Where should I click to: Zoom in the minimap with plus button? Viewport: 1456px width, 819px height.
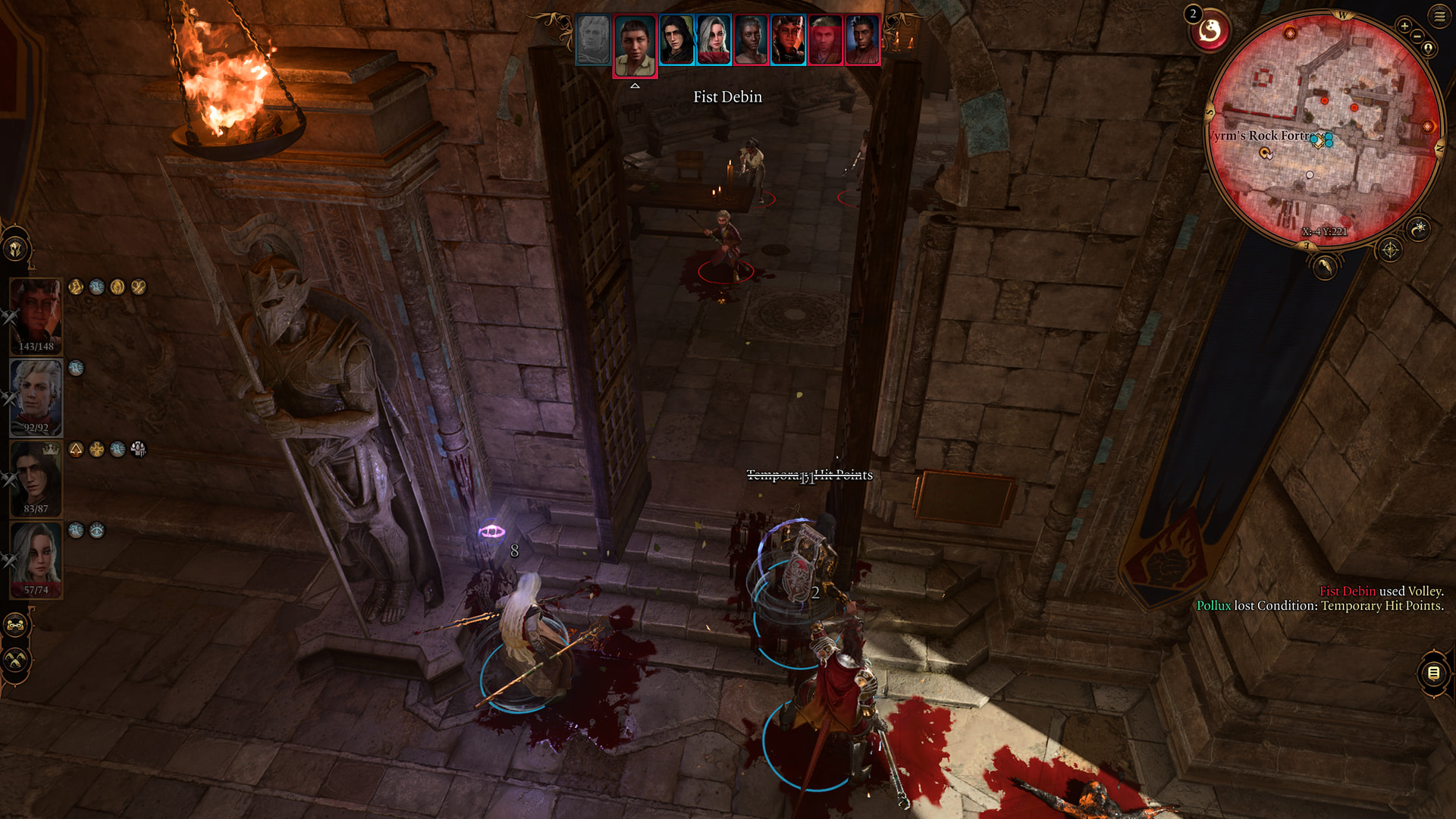click(x=1404, y=27)
